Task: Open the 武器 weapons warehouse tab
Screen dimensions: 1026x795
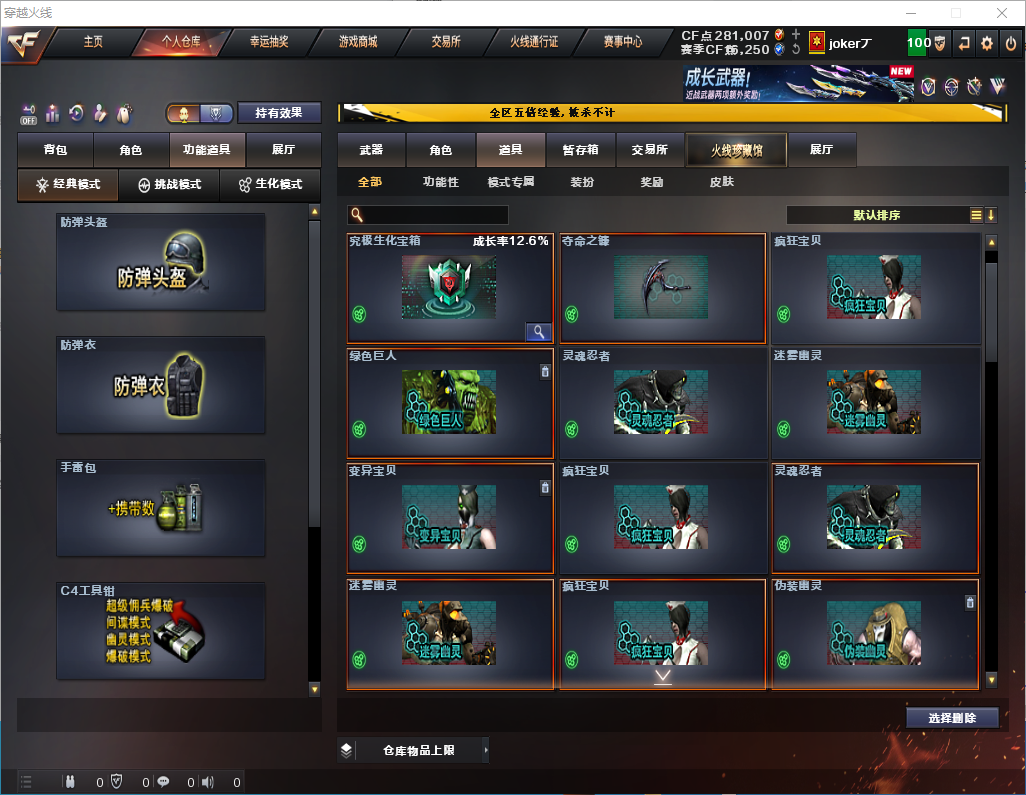Action: click(x=371, y=150)
